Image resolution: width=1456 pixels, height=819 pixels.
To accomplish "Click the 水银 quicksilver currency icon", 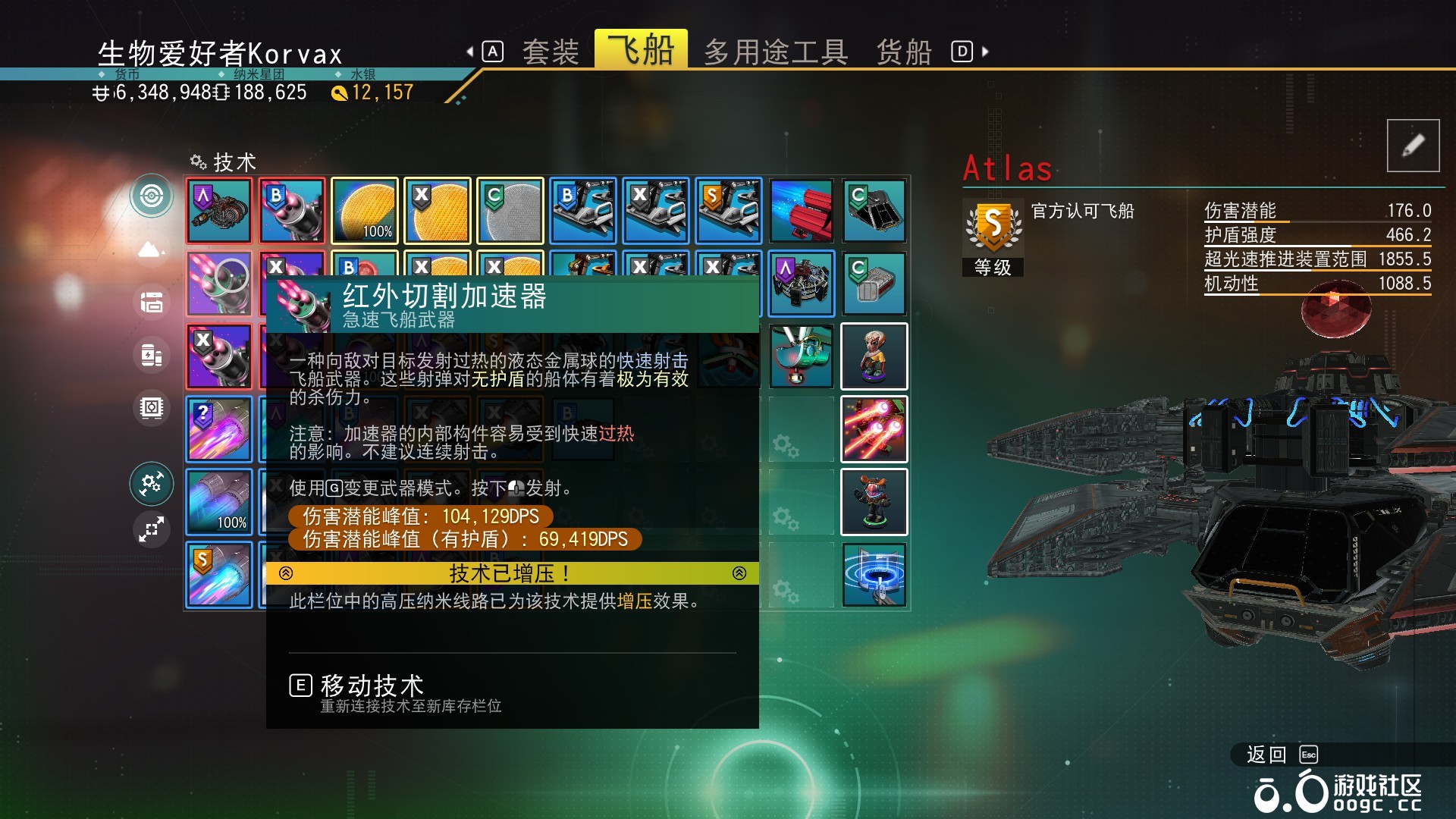I will point(339,93).
